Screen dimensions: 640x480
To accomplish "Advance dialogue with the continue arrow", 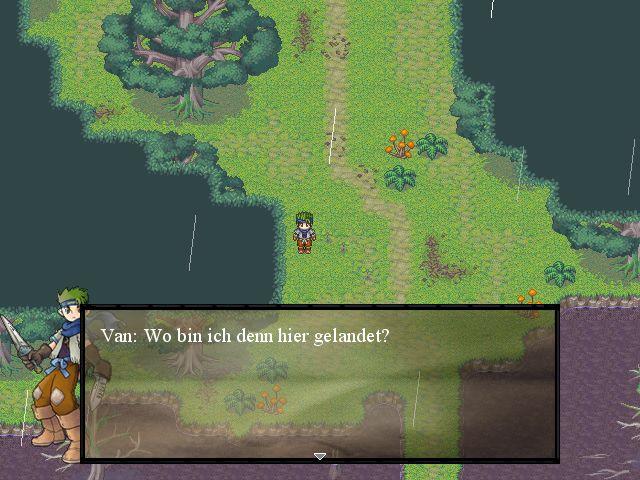I will [320, 456].
